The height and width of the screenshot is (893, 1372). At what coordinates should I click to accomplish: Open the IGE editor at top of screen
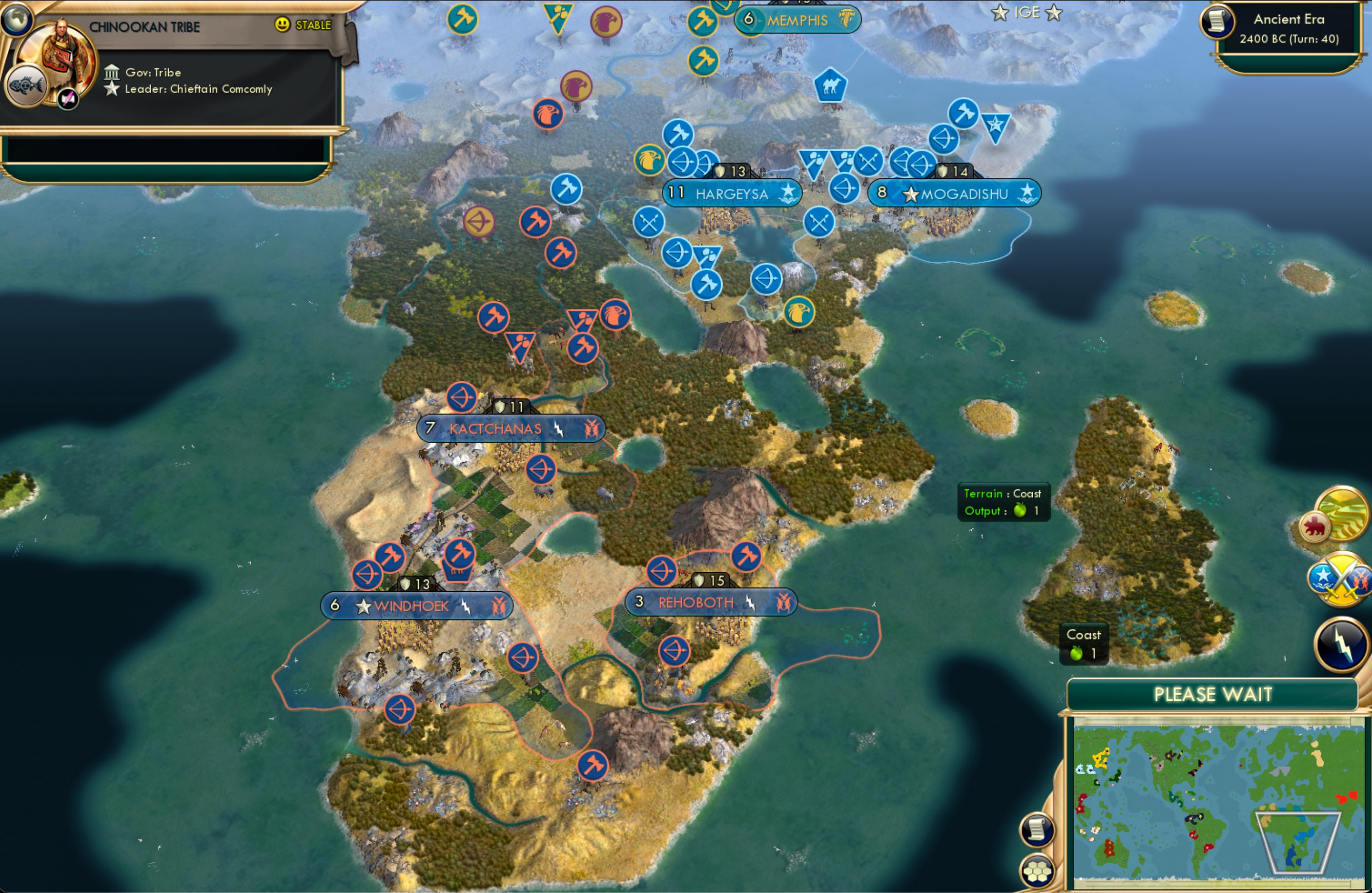click(x=1028, y=12)
